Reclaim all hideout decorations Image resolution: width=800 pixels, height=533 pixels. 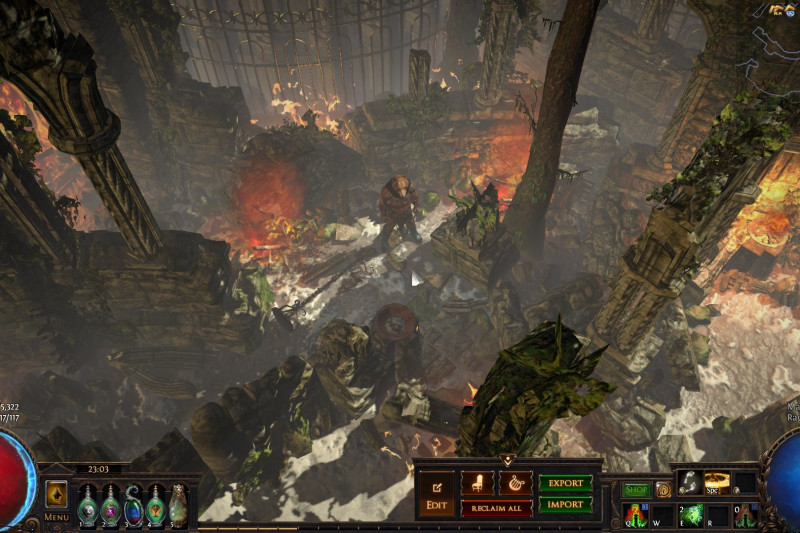tap(496, 508)
